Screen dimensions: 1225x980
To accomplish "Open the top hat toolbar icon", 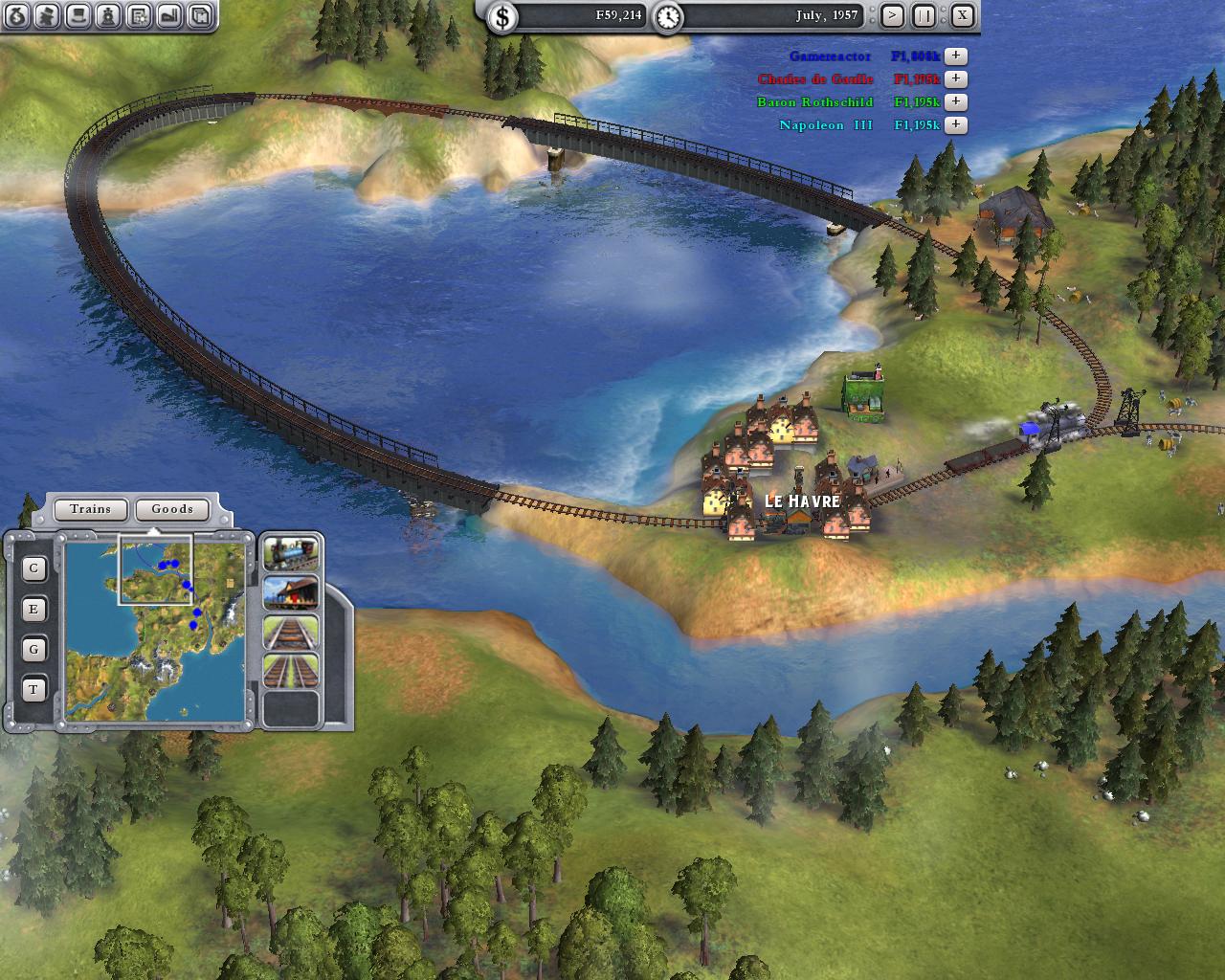I will point(78,15).
